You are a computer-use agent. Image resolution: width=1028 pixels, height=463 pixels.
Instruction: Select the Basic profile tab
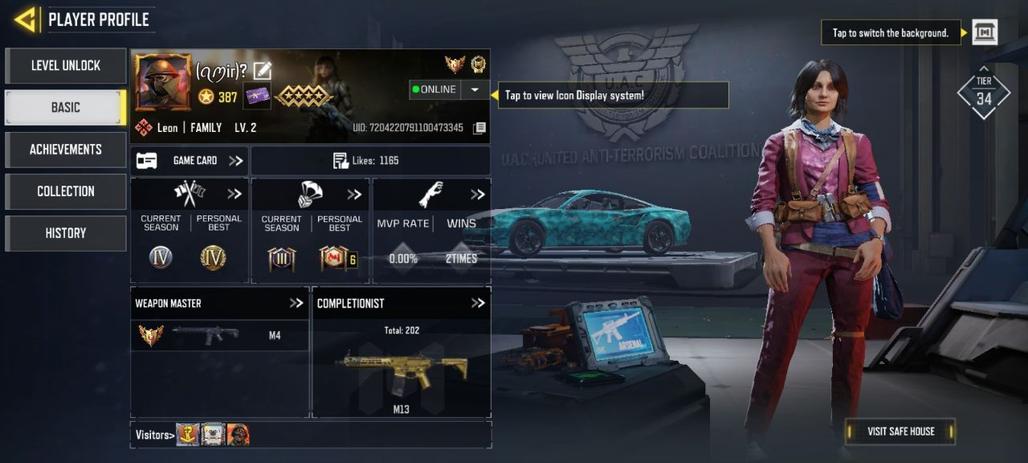[x=66, y=108]
